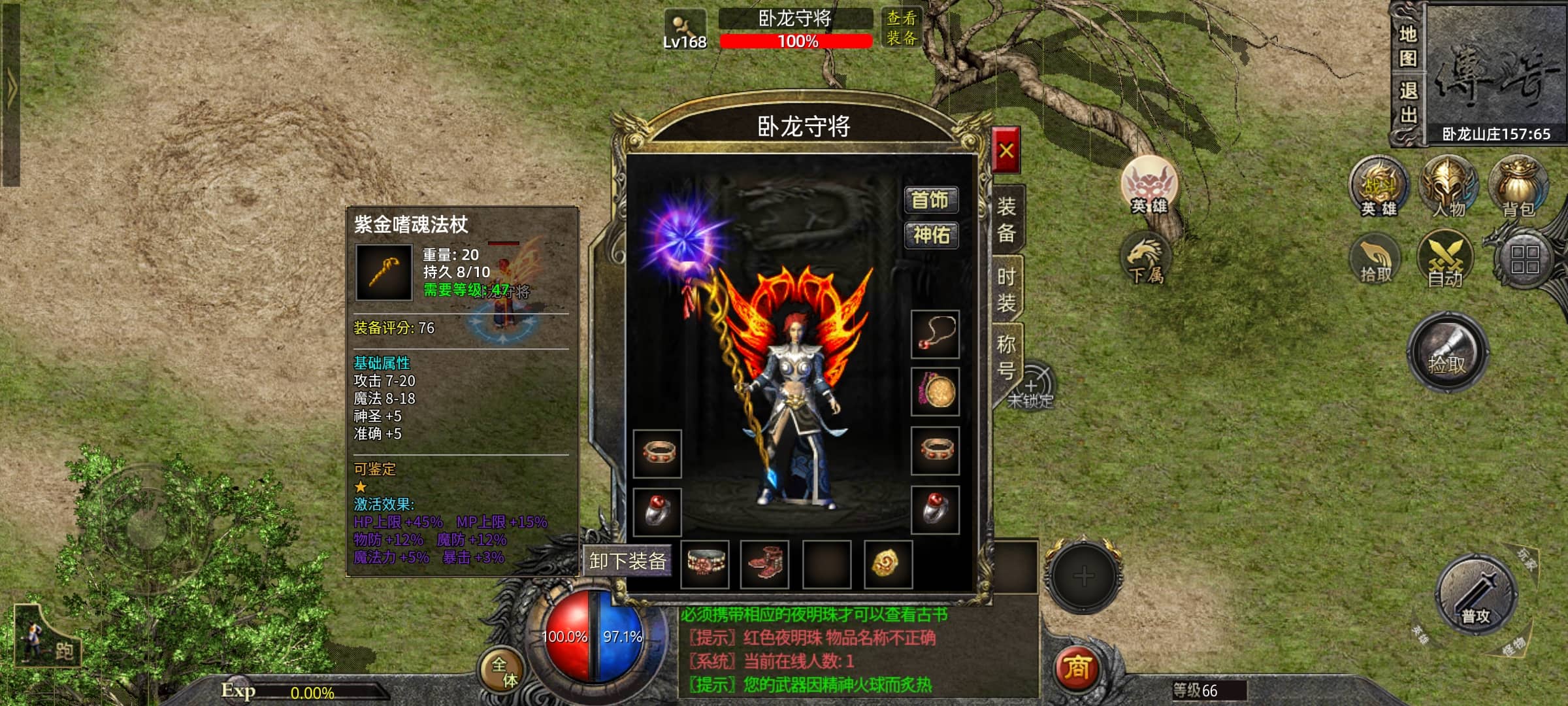Tap the 查看装备 view equipment button
Viewport: 1568px width, 706px height.
(x=901, y=28)
